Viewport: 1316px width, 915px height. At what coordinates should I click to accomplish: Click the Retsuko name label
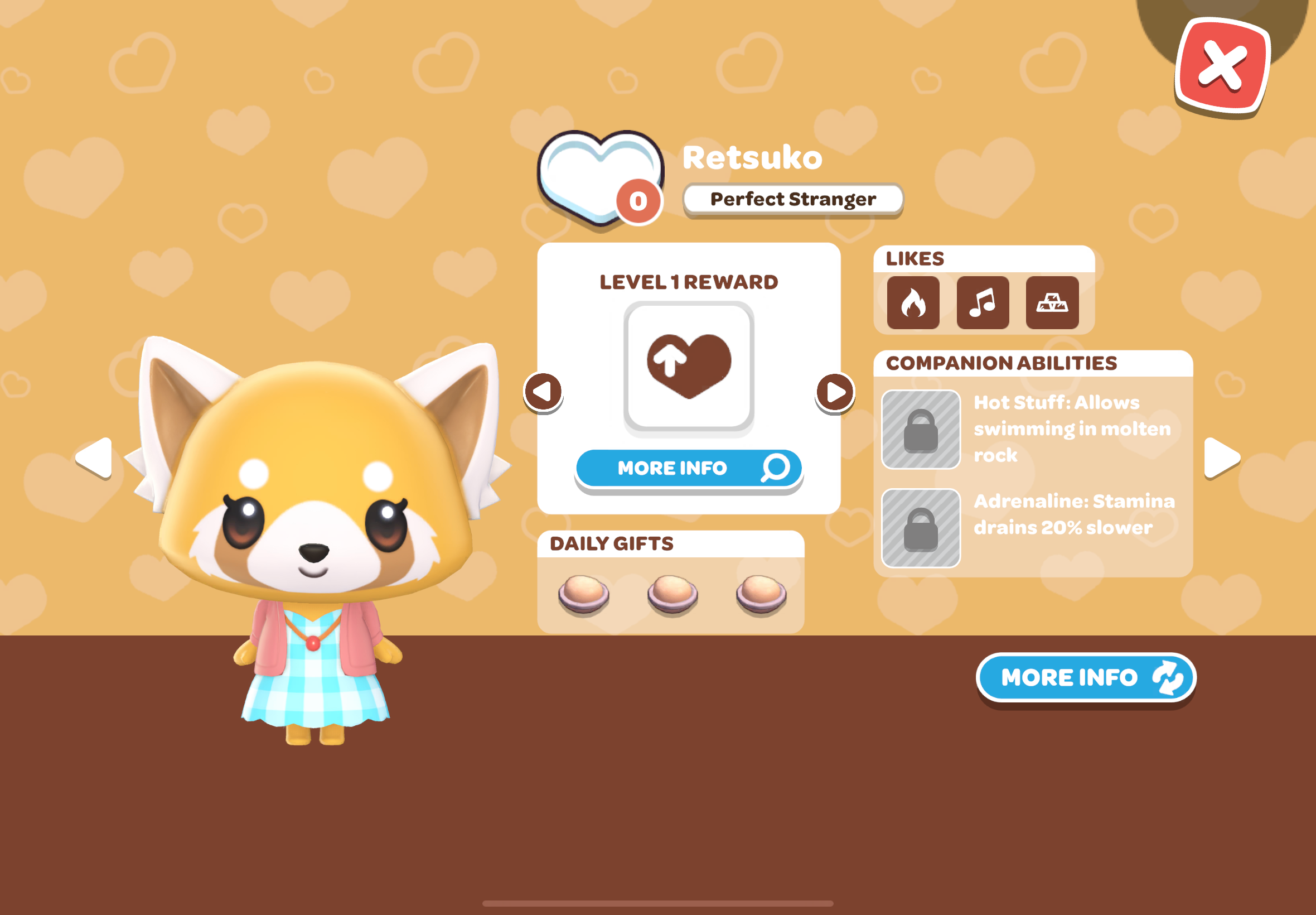[x=753, y=158]
